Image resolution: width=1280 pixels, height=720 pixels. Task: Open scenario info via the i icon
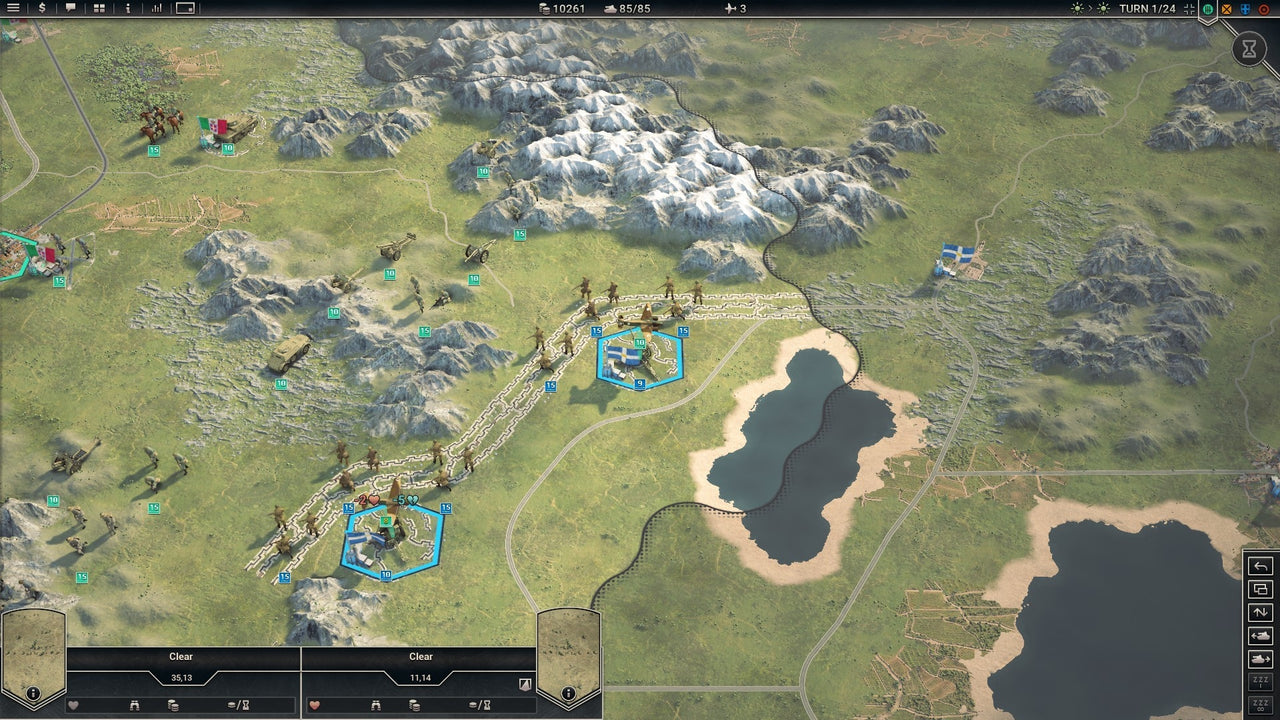(x=129, y=9)
